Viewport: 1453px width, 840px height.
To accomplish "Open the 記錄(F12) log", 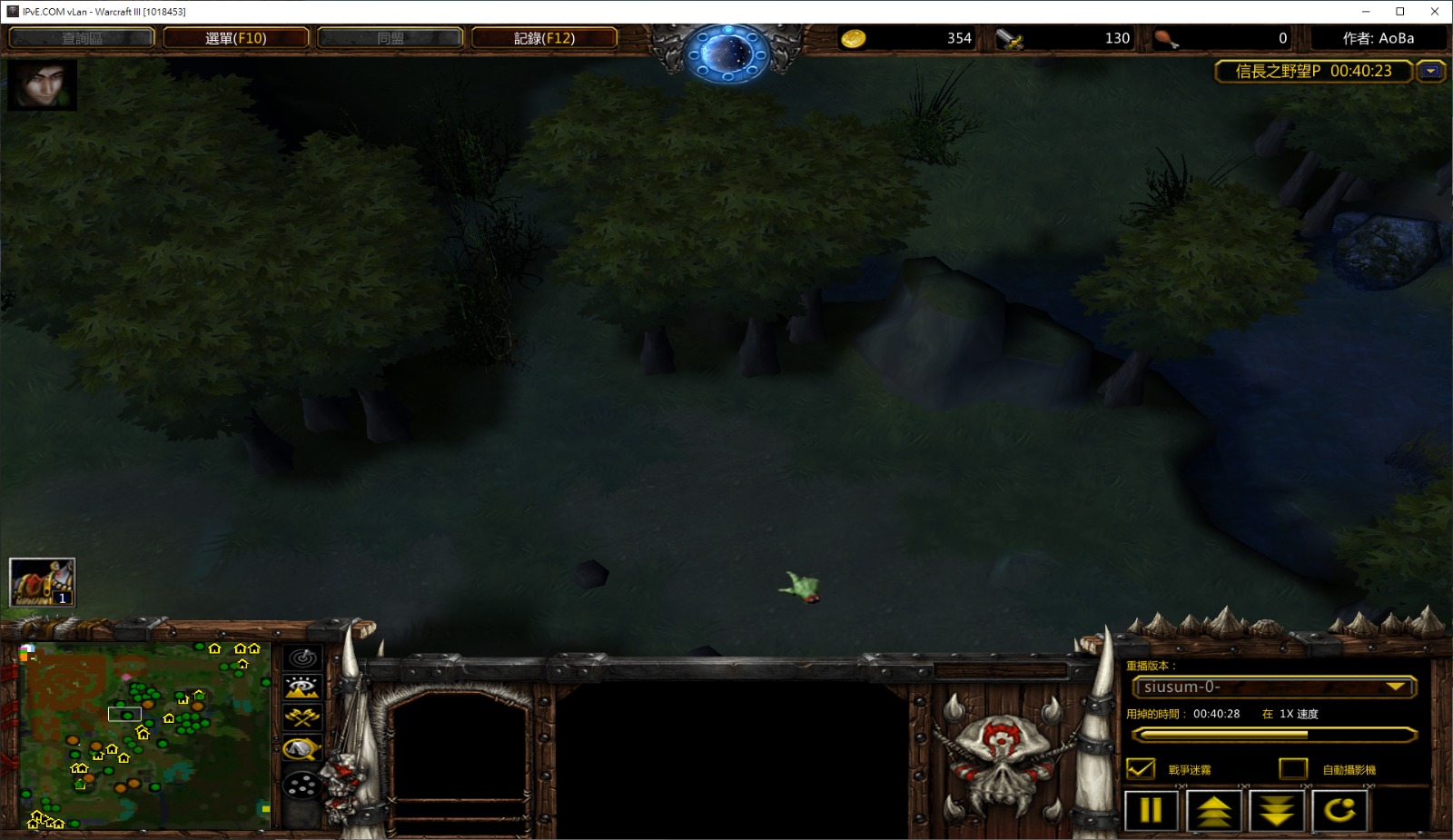I will (x=544, y=38).
